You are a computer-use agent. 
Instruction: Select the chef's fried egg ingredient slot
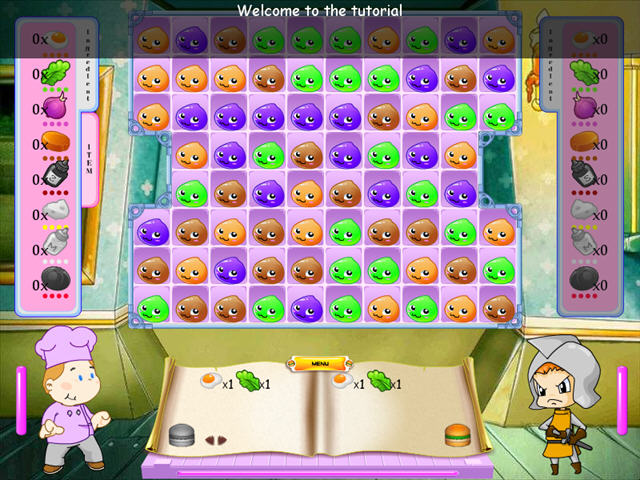[56, 38]
